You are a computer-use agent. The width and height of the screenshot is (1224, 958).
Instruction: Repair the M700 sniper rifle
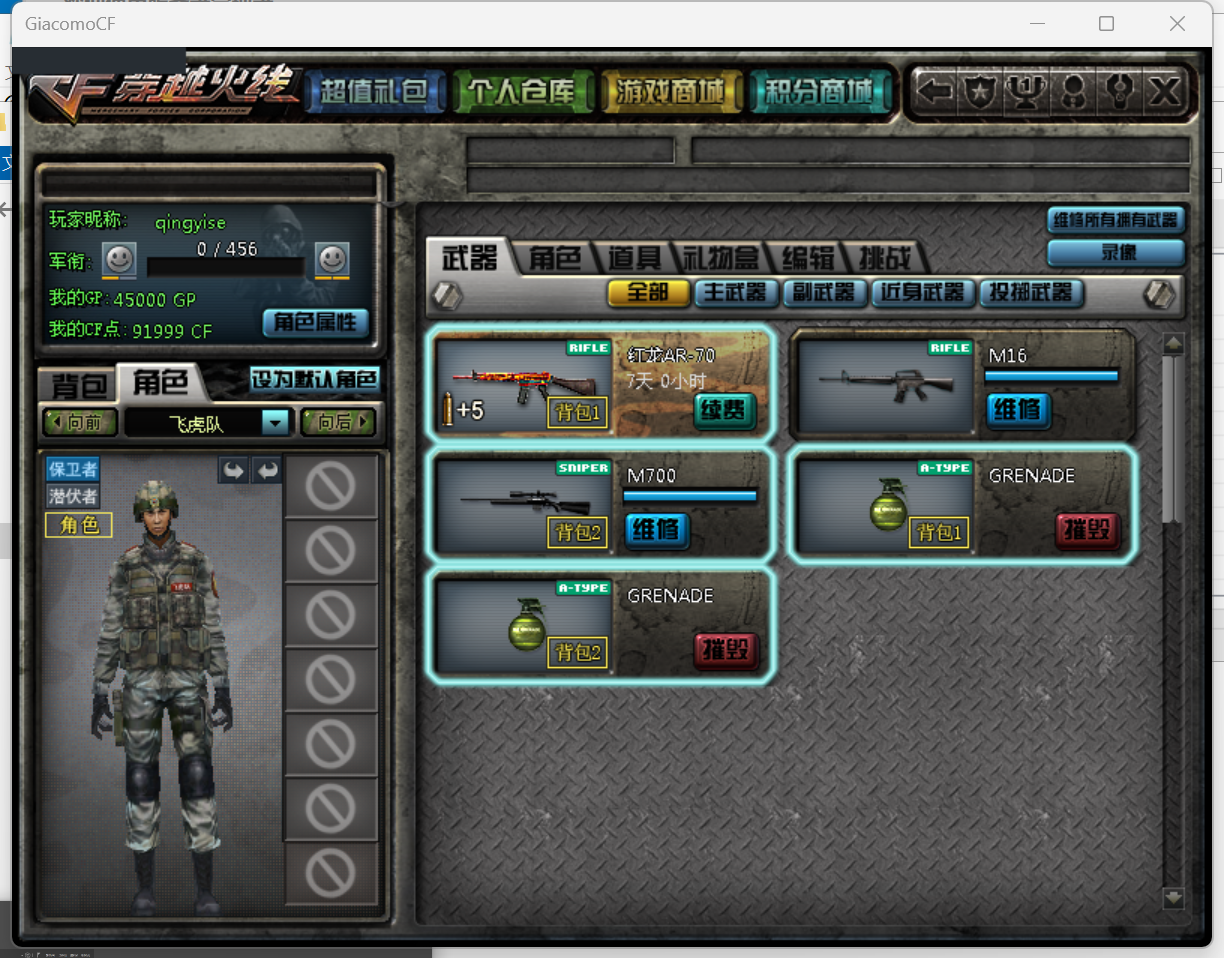tap(656, 529)
